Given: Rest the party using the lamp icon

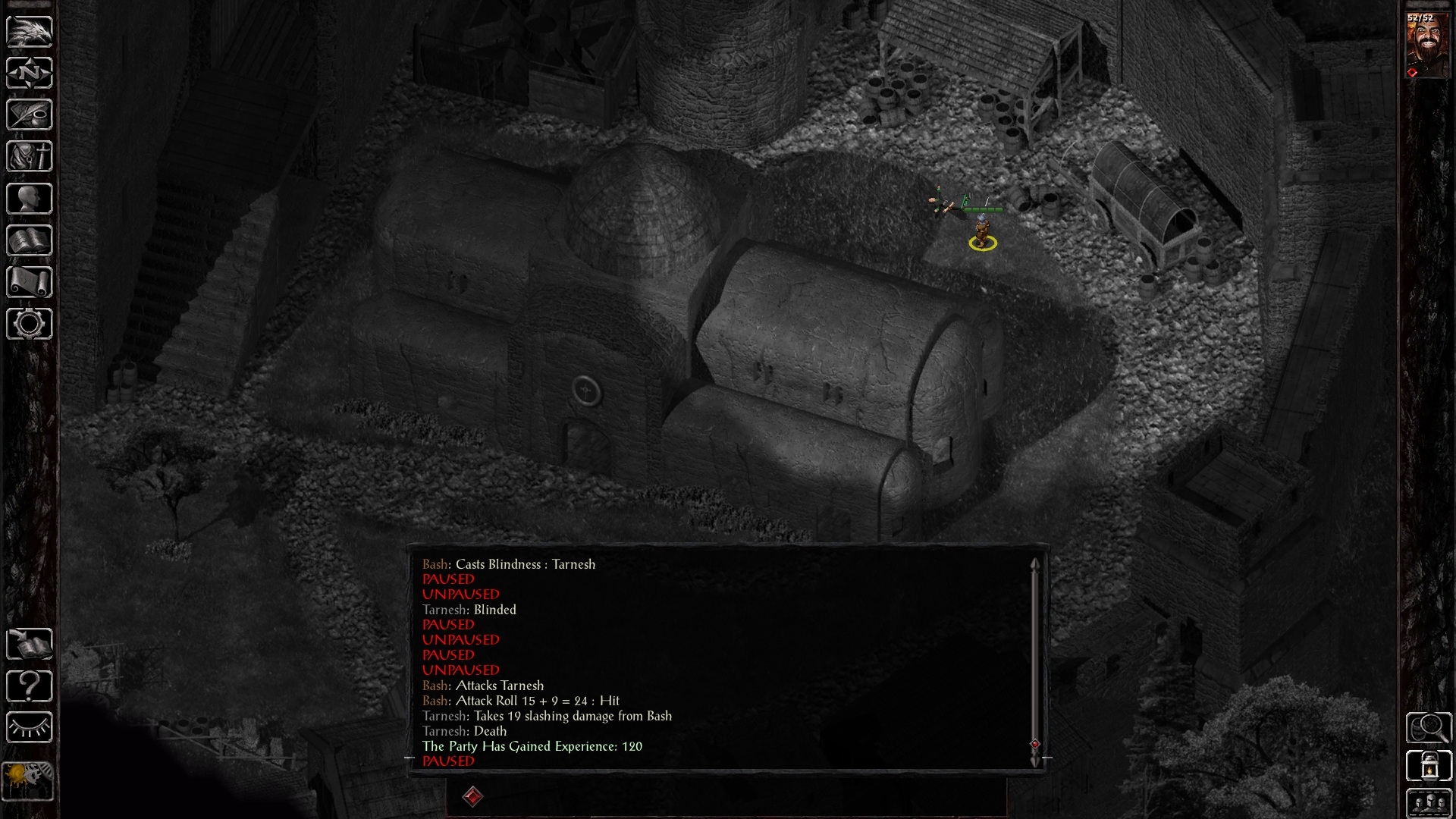Looking at the screenshot, I should (x=29, y=726).
